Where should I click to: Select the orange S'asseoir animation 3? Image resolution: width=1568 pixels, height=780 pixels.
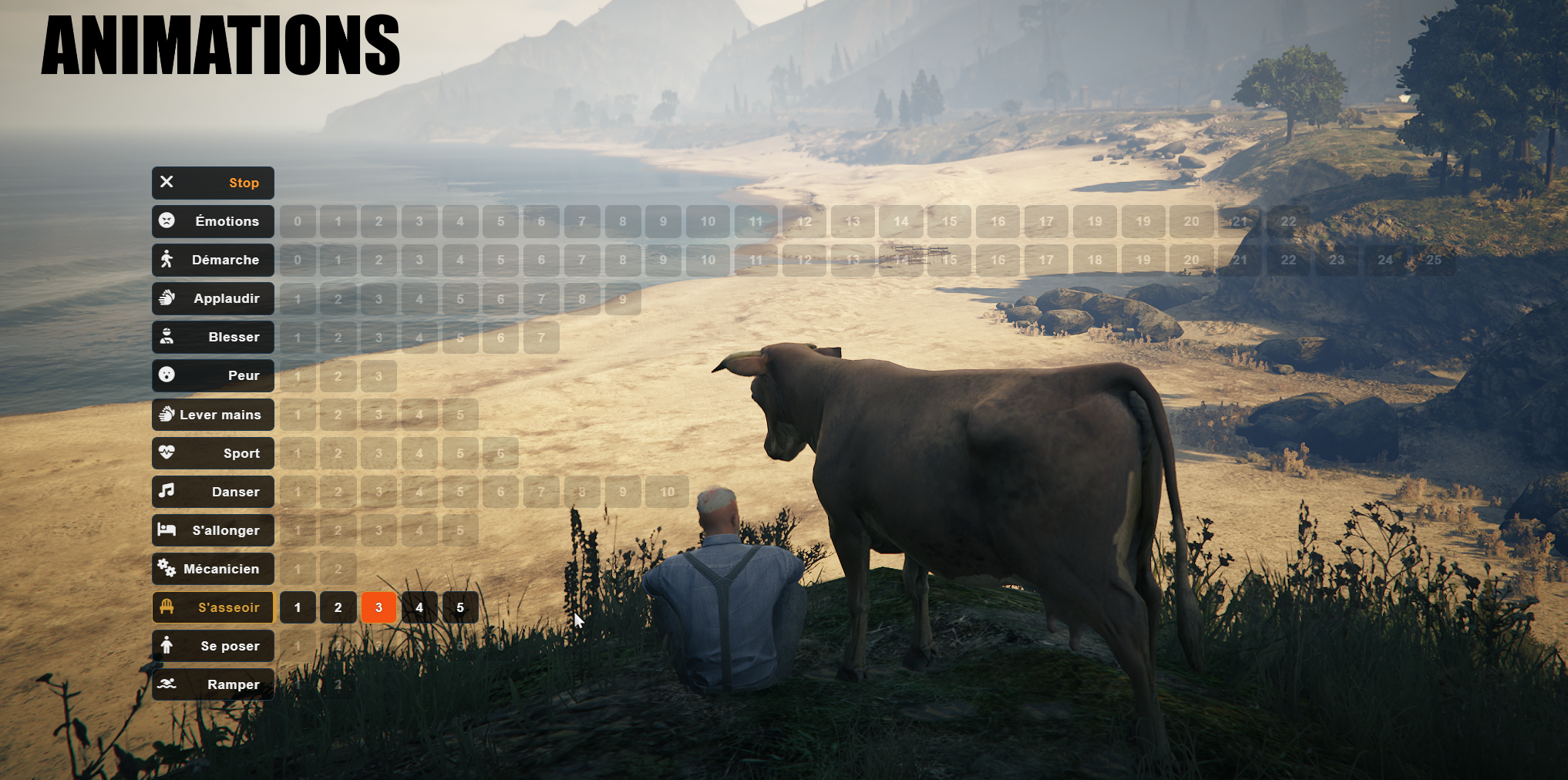tap(379, 607)
